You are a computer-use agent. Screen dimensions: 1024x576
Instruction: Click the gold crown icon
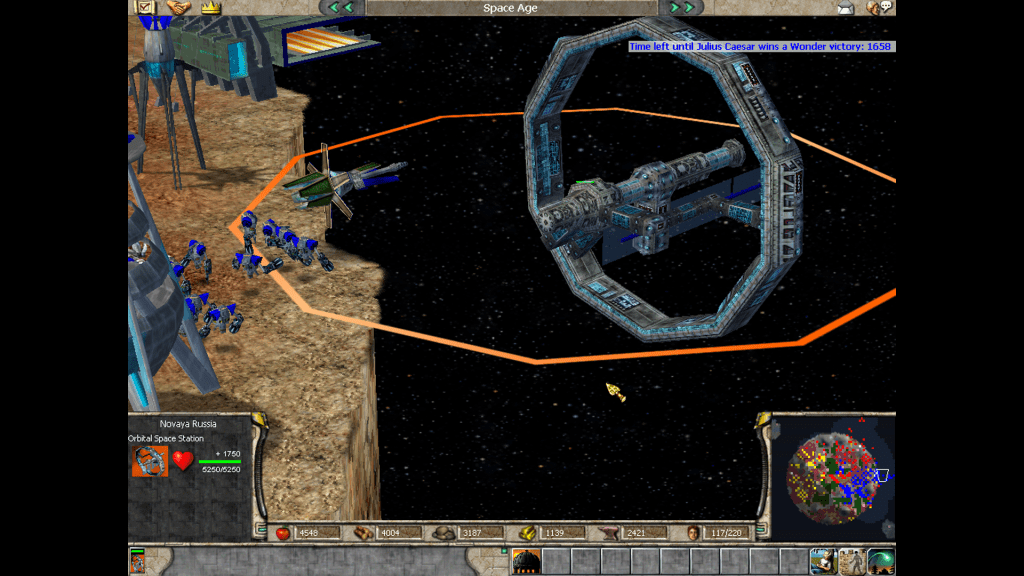click(210, 7)
